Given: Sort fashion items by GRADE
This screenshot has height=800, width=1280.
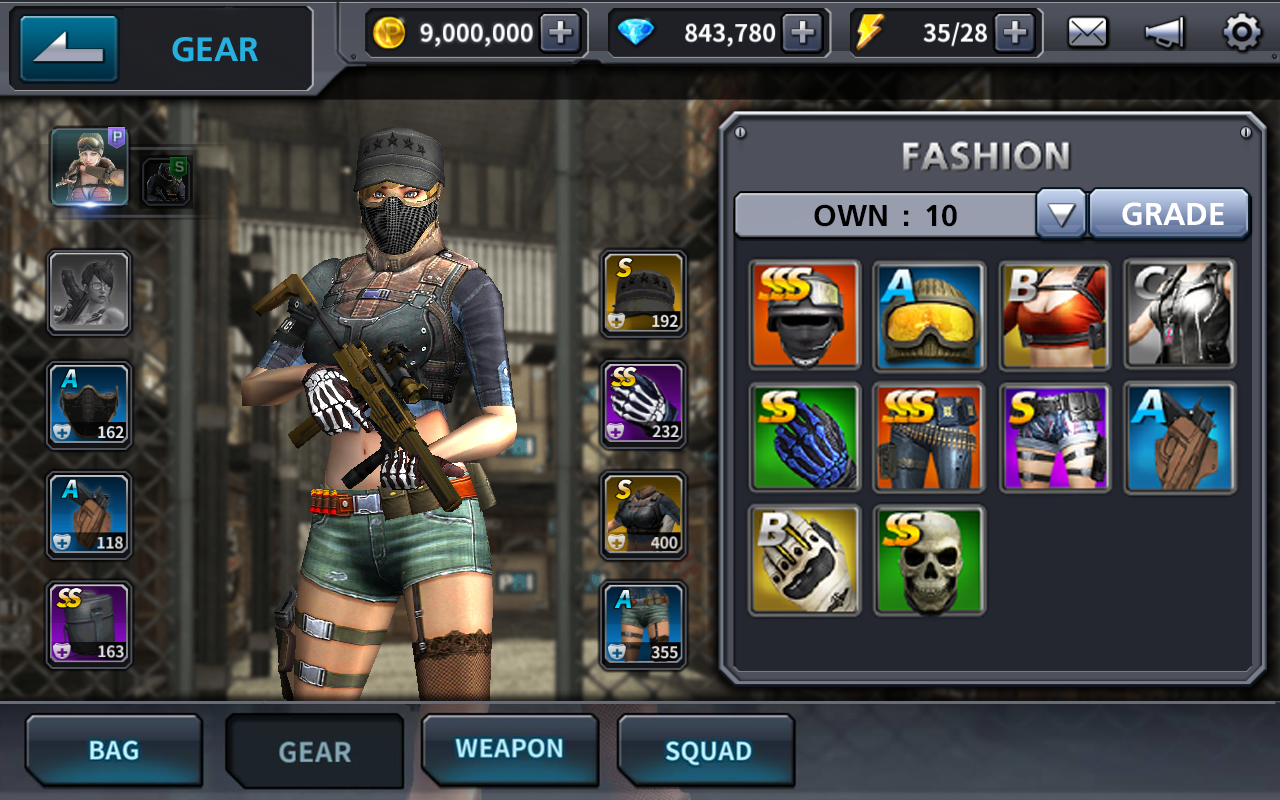Looking at the screenshot, I should [x=1172, y=214].
